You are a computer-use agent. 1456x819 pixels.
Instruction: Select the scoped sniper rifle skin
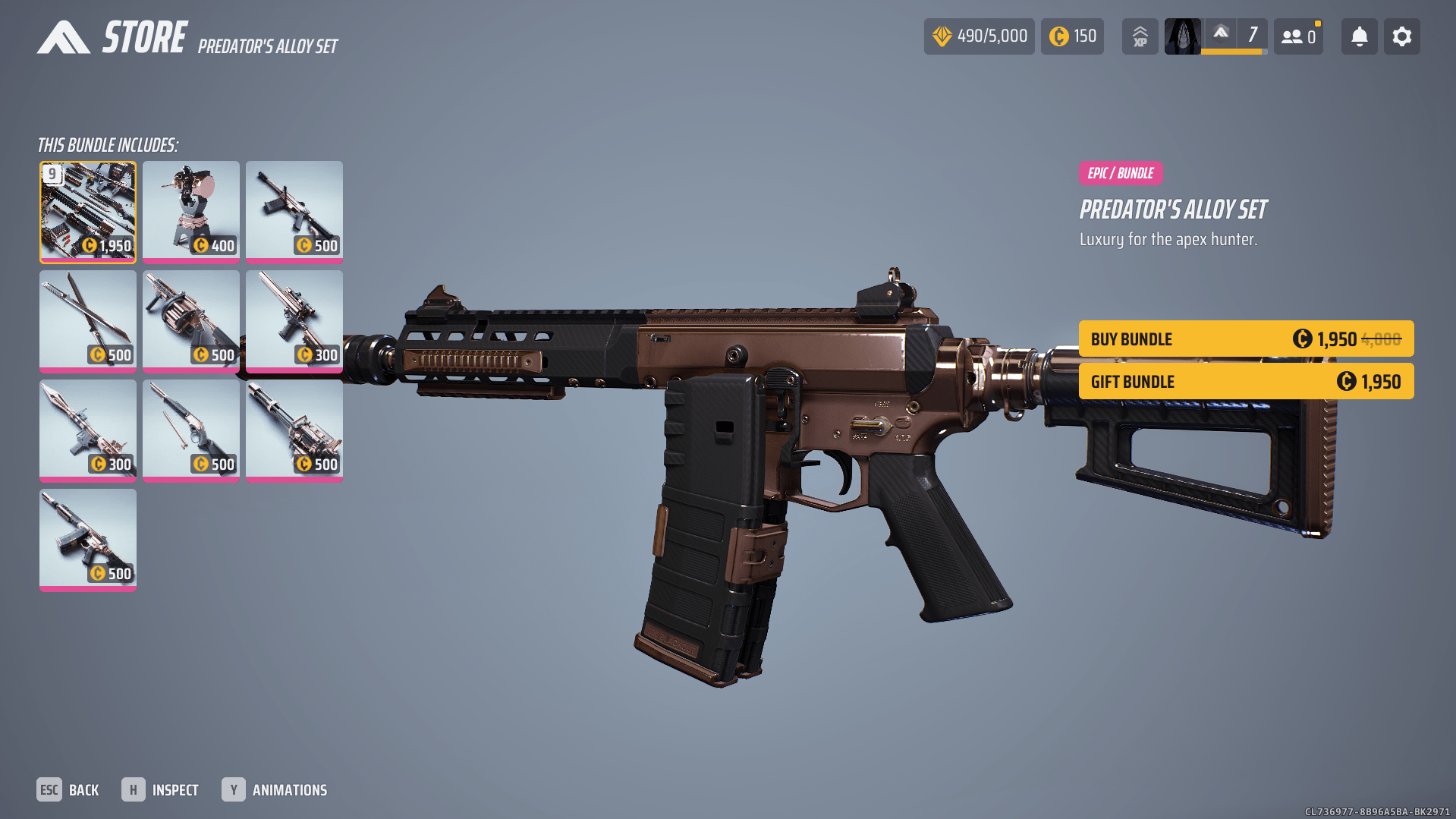[294, 321]
